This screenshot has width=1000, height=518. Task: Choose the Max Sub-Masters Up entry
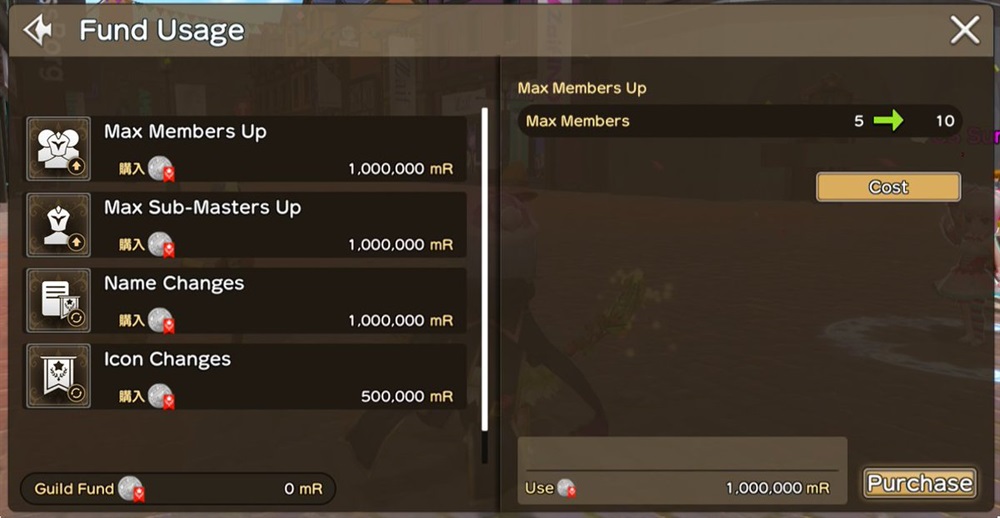pyautogui.click(x=246, y=225)
